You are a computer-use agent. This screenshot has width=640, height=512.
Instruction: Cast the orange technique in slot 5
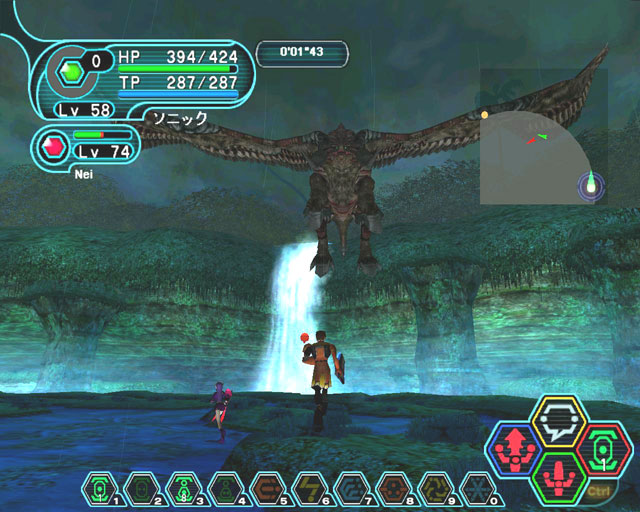click(x=266, y=487)
